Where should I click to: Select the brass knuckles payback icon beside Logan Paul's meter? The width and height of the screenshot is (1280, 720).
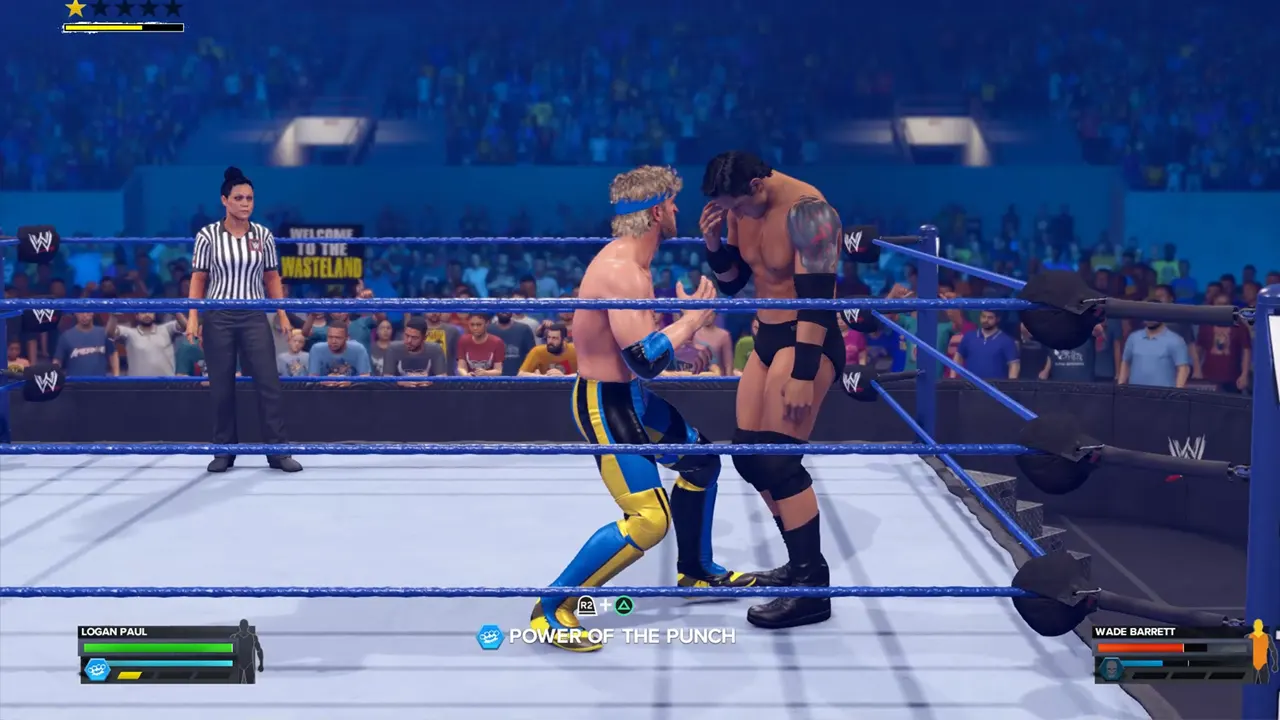click(x=98, y=668)
